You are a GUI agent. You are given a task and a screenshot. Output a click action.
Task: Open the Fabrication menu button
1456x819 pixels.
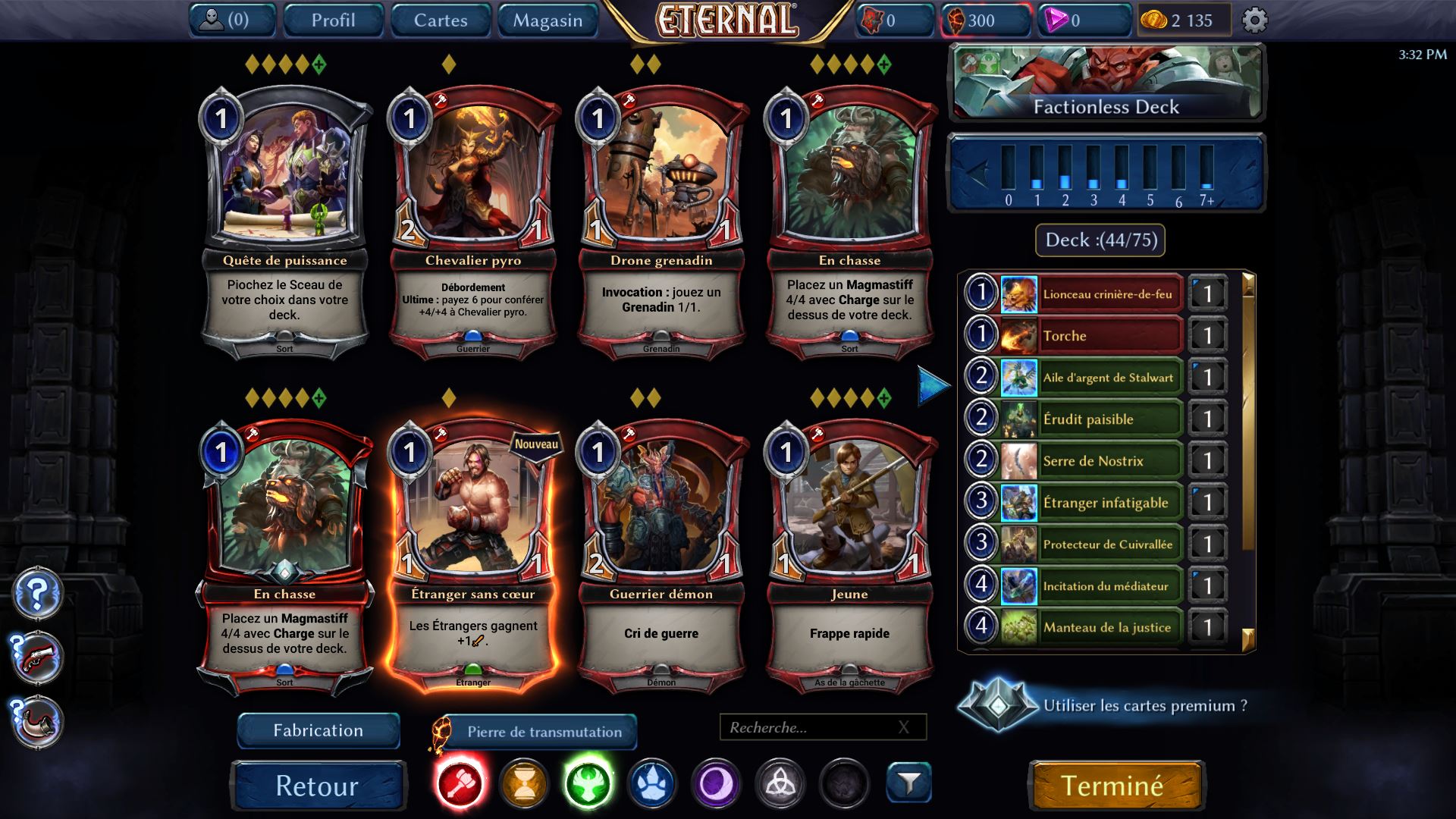(x=318, y=730)
